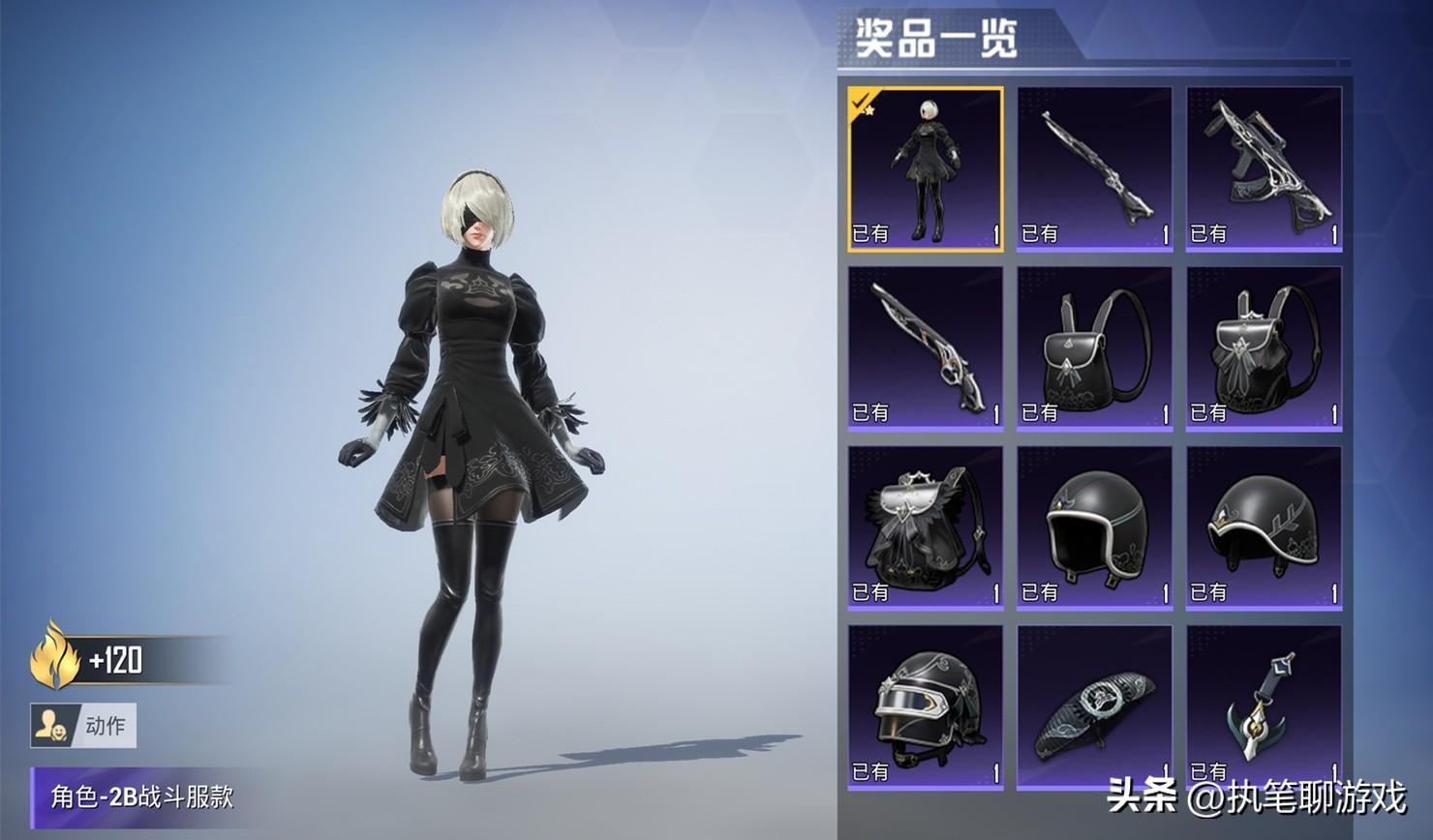Select the long bolt-action rifle skin
This screenshot has height=840, width=1433.
point(1094,169)
